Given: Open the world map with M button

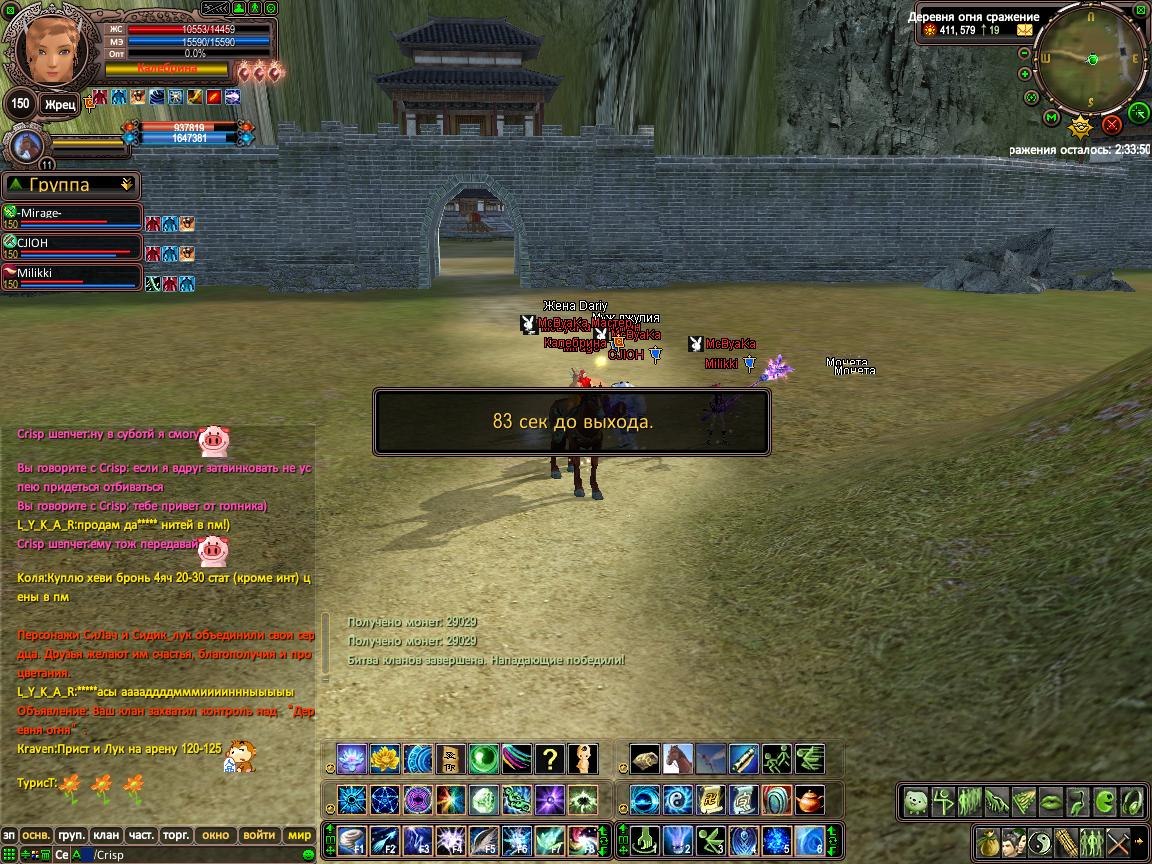Looking at the screenshot, I should click(1051, 118).
